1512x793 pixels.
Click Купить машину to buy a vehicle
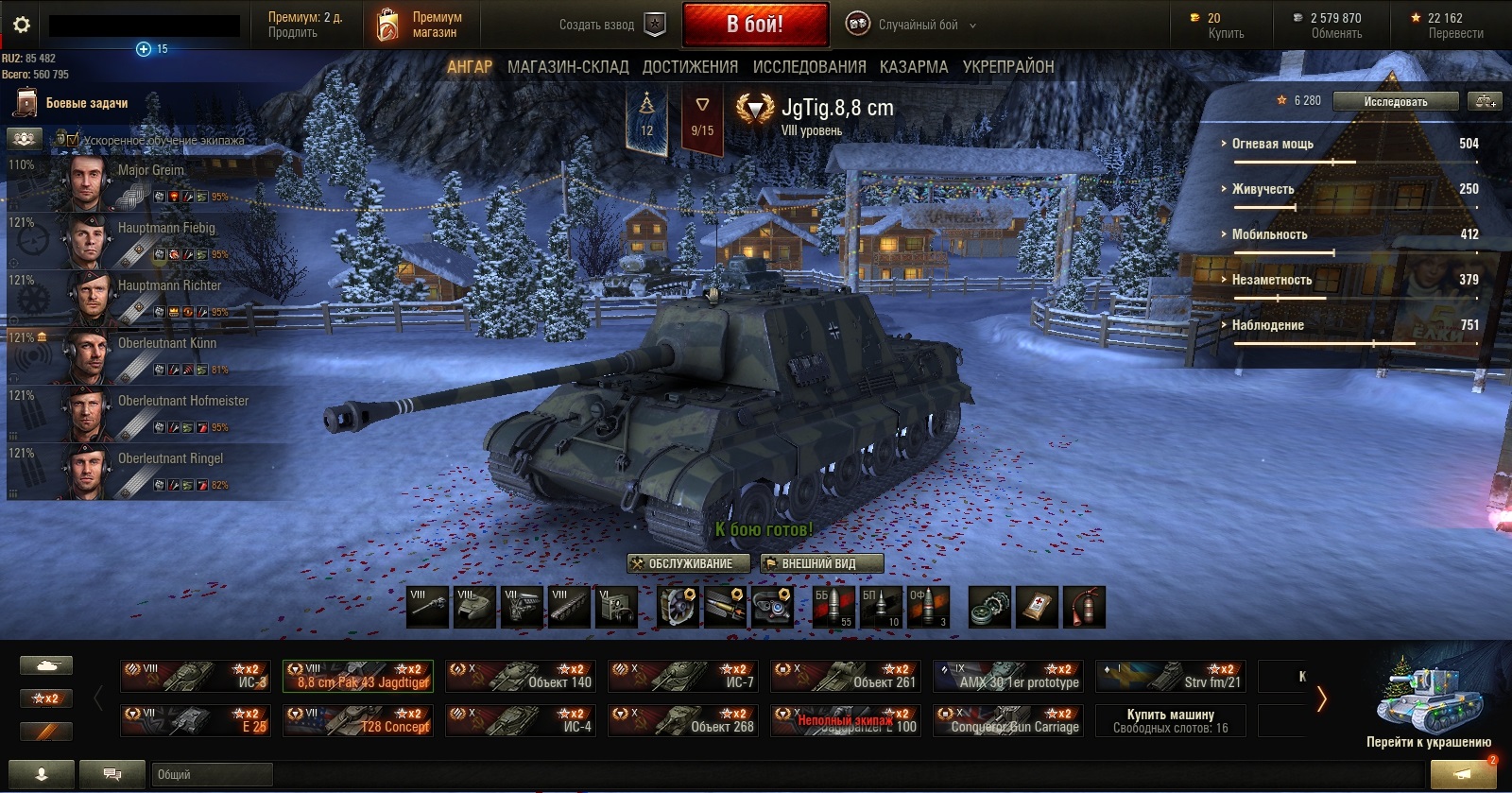coord(1170,720)
